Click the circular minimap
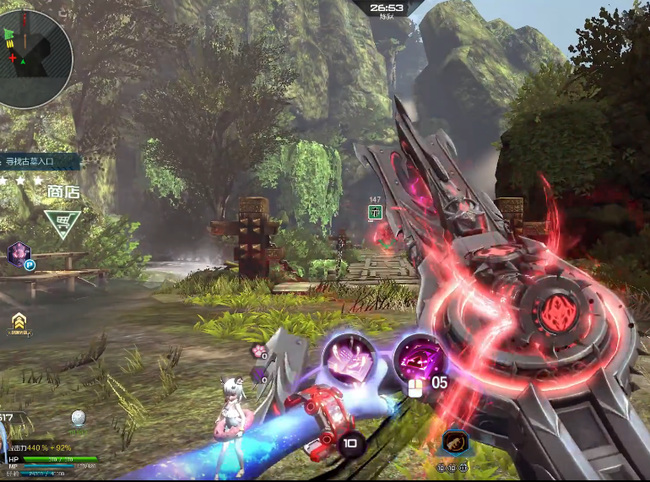 (x=35, y=45)
